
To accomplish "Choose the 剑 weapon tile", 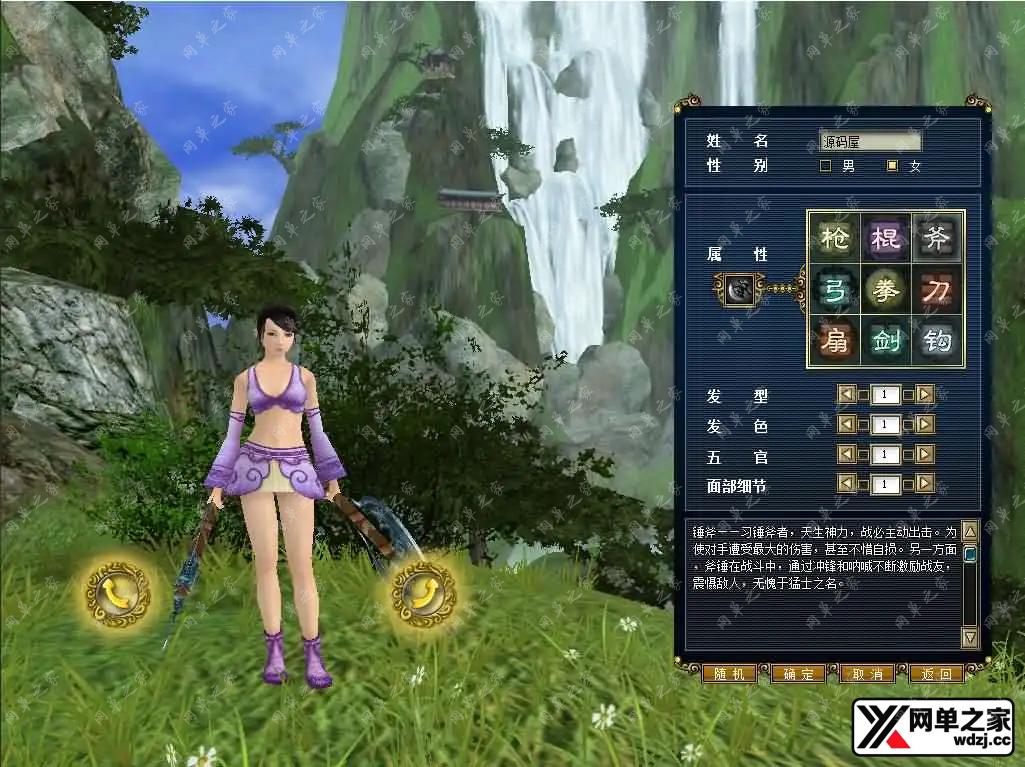I will tap(886, 341).
